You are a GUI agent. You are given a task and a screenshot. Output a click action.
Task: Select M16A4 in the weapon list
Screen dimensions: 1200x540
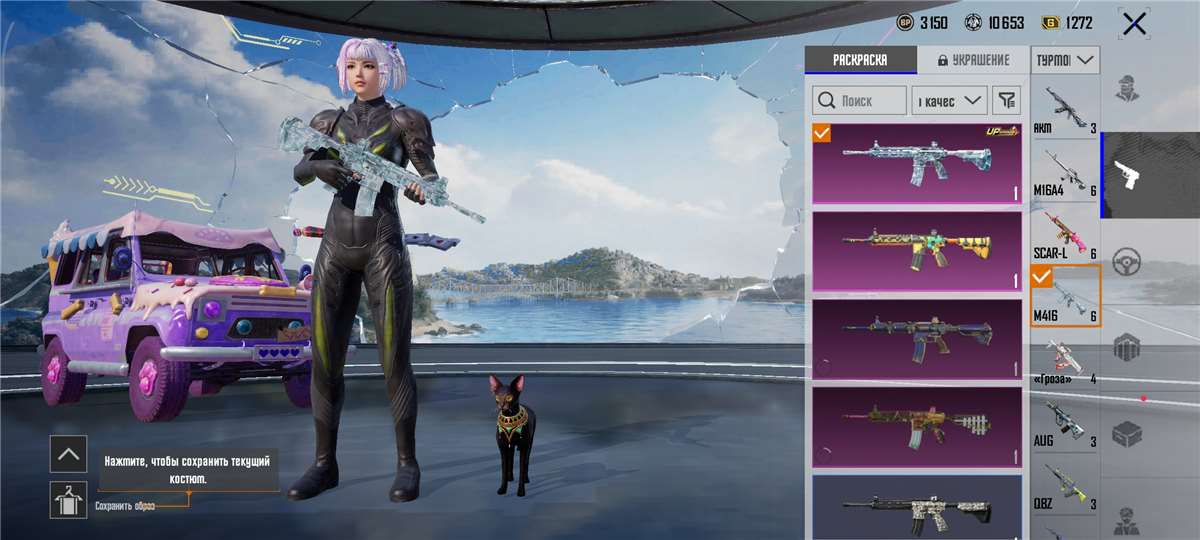(x=1066, y=172)
